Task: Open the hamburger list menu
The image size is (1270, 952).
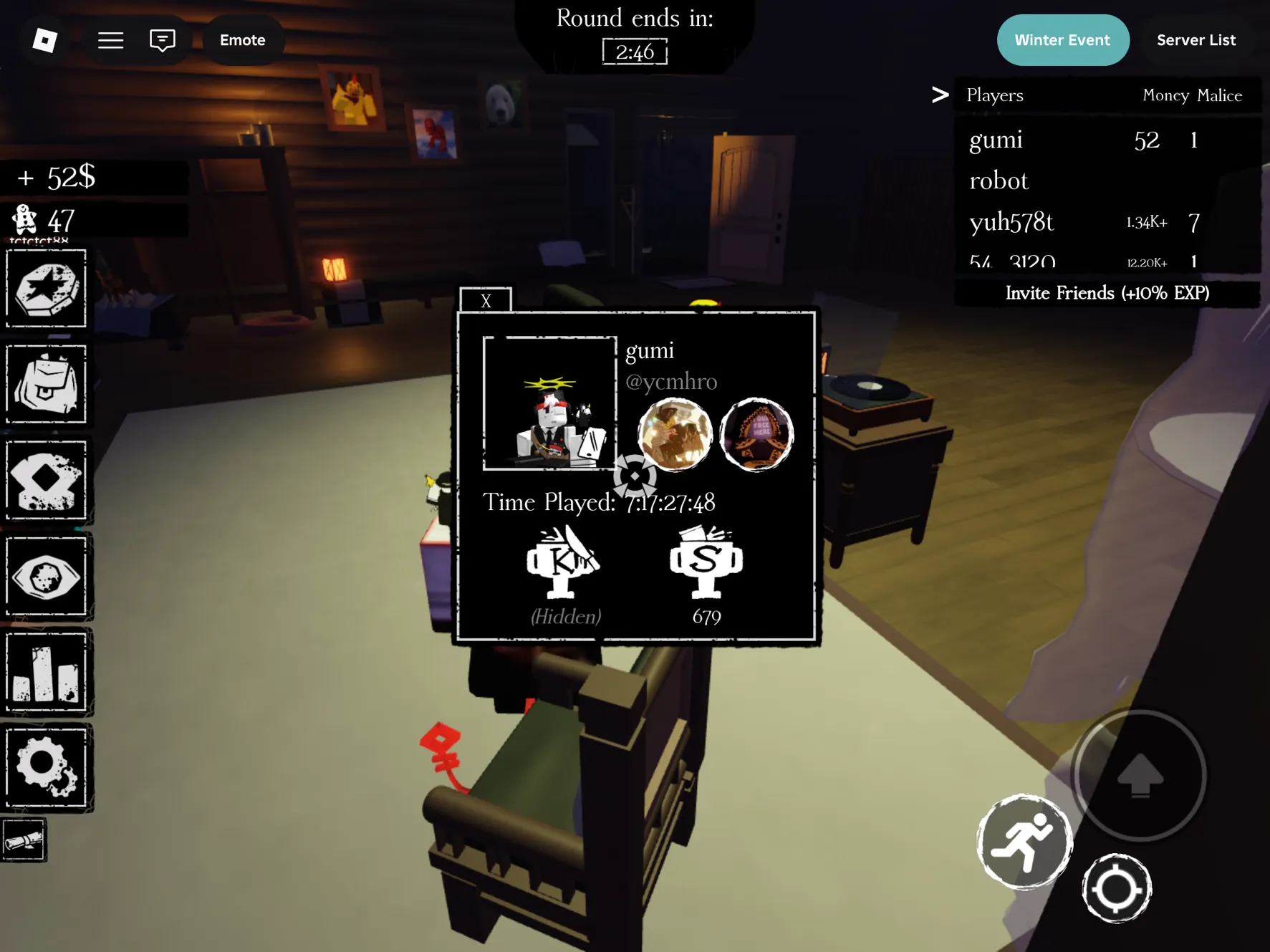Action: click(110, 40)
